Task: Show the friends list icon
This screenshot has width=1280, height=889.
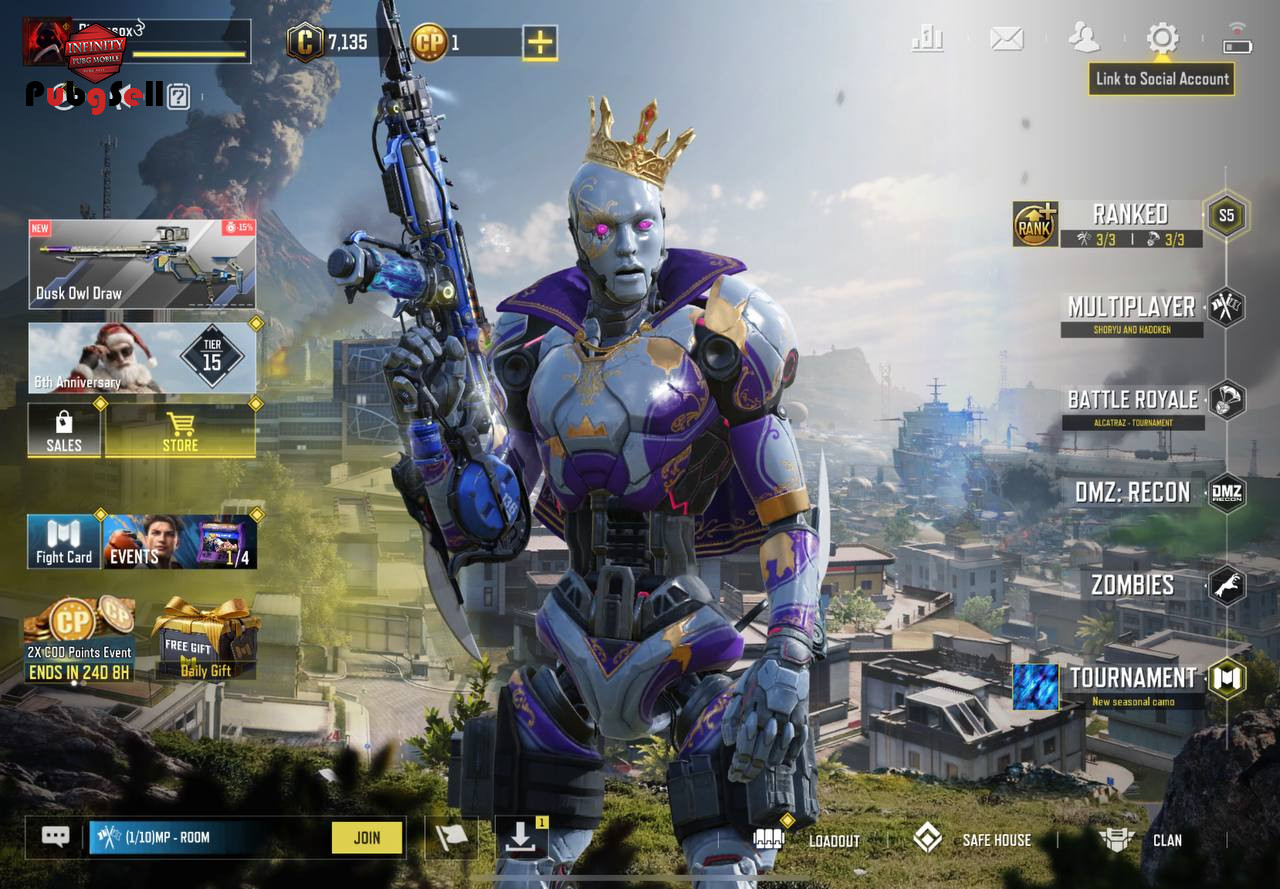Action: click(1084, 39)
